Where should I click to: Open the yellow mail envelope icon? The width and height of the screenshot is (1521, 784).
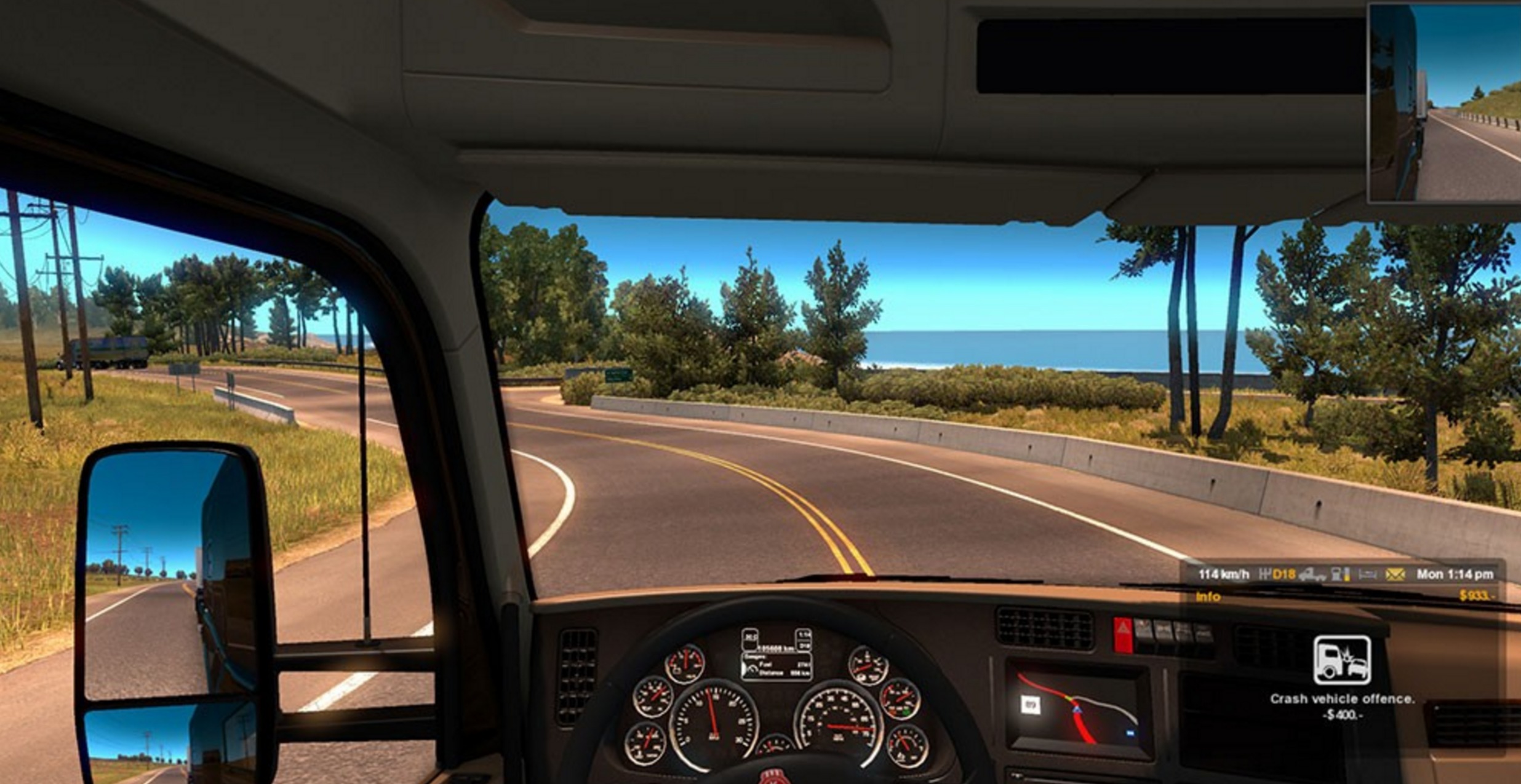(x=1395, y=574)
